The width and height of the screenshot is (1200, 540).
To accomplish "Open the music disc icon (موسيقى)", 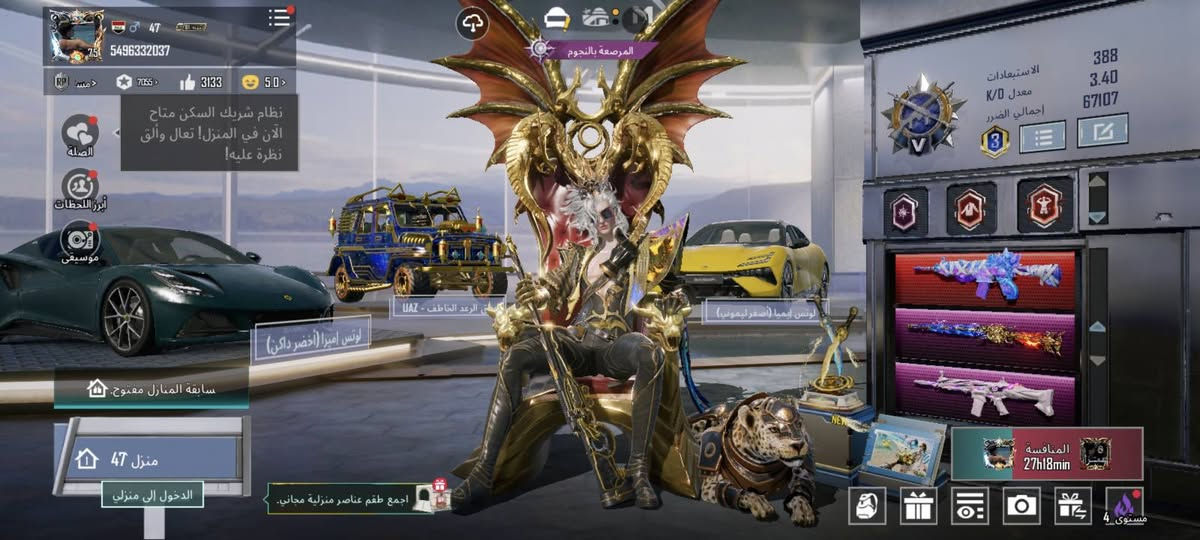I will (x=80, y=240).
